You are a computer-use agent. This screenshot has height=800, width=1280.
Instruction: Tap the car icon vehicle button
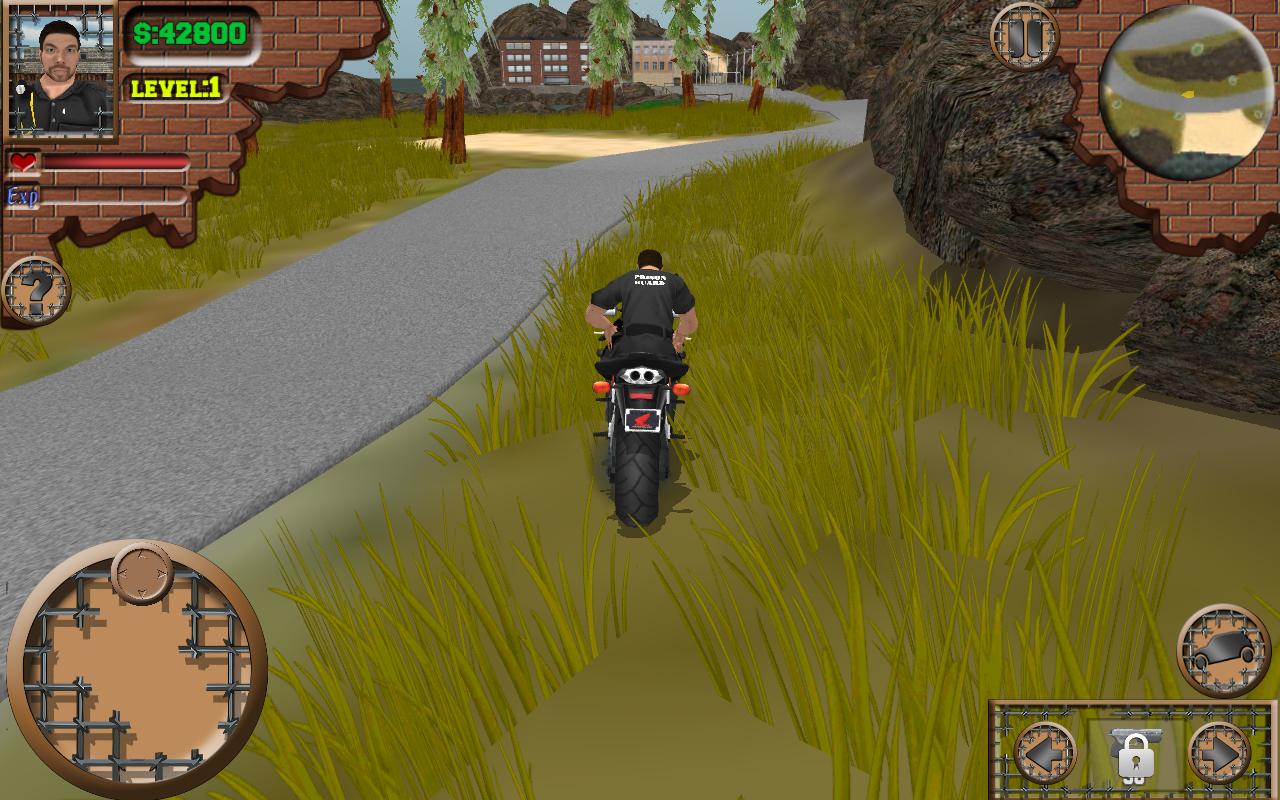pyautogui.click(x=1223, y=650)
